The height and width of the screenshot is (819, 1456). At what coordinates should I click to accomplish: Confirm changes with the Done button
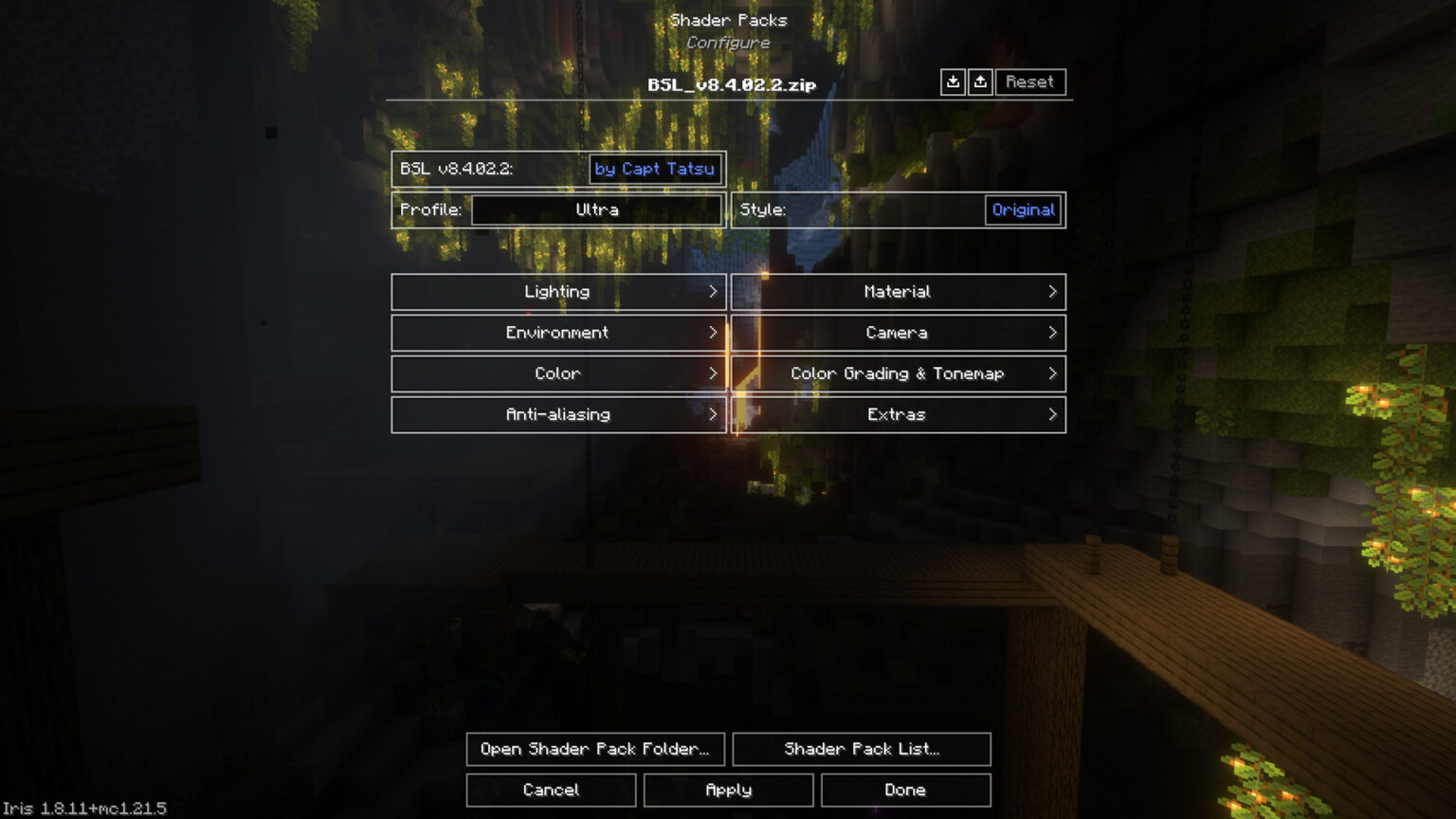click(904, 790)
